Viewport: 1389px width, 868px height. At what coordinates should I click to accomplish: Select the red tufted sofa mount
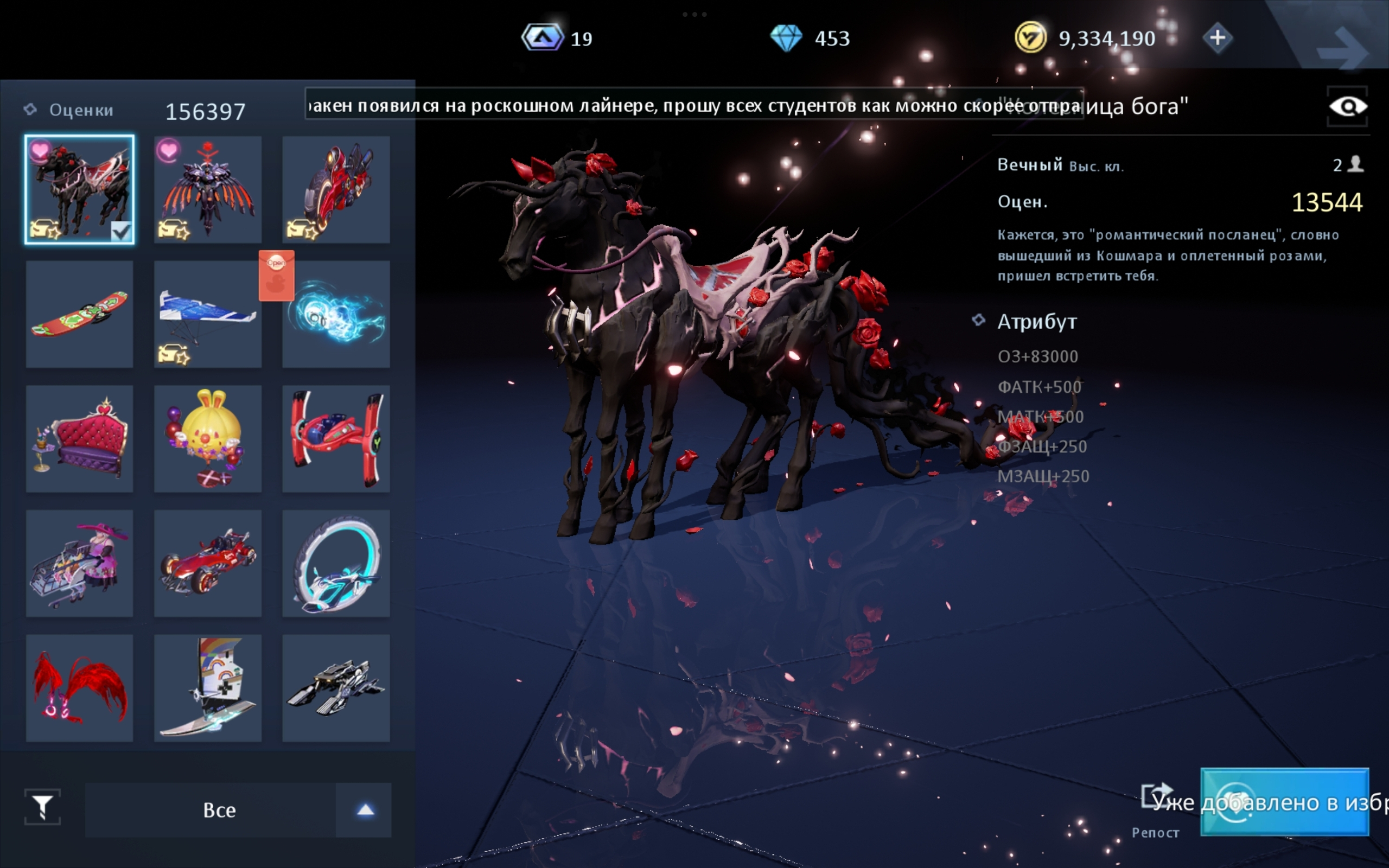[x=79, y=438]
